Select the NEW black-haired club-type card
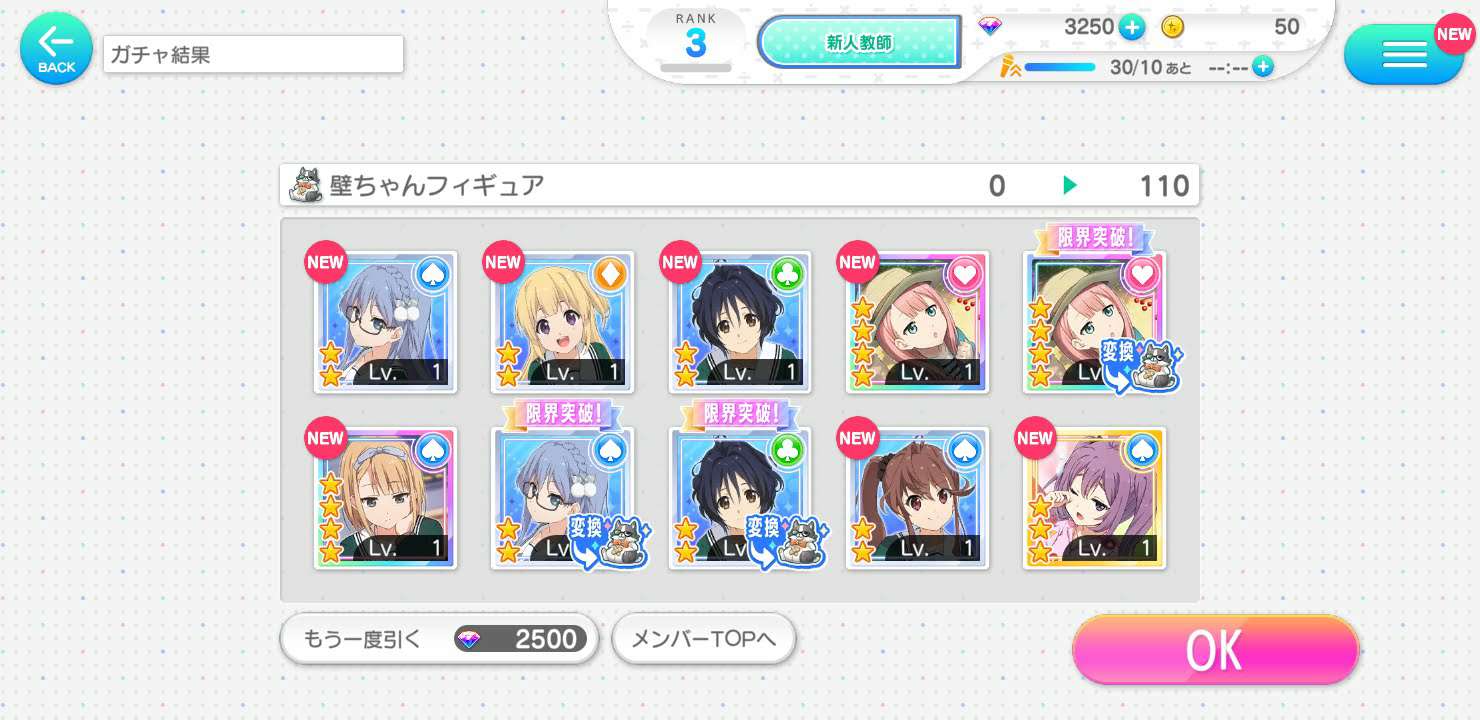1480x720 pixels. (740, 322)
